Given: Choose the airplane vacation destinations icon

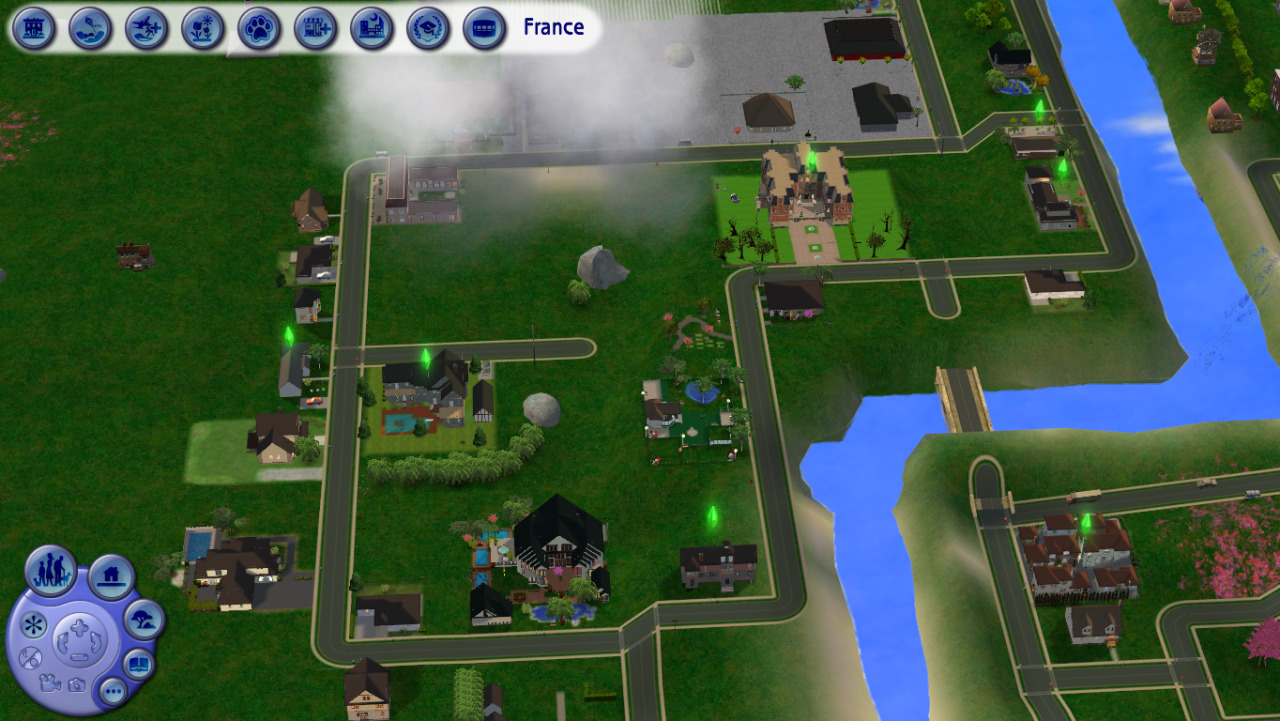Looking at the screenshot, I should click(147, 28).
